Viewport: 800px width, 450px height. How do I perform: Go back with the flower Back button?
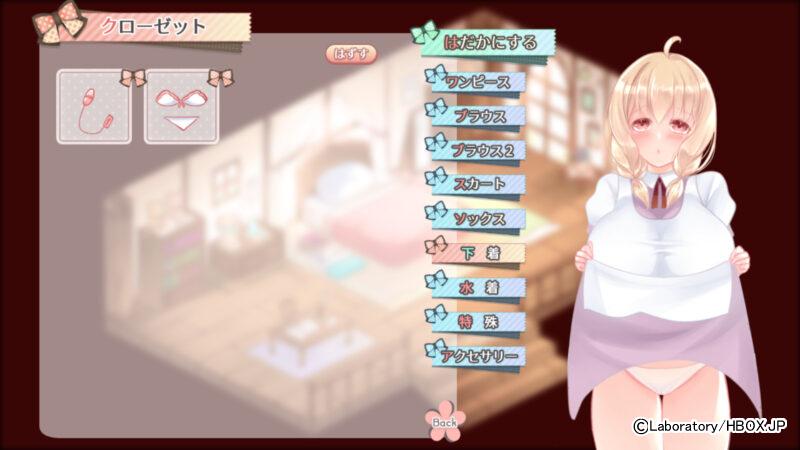[443, 421]
